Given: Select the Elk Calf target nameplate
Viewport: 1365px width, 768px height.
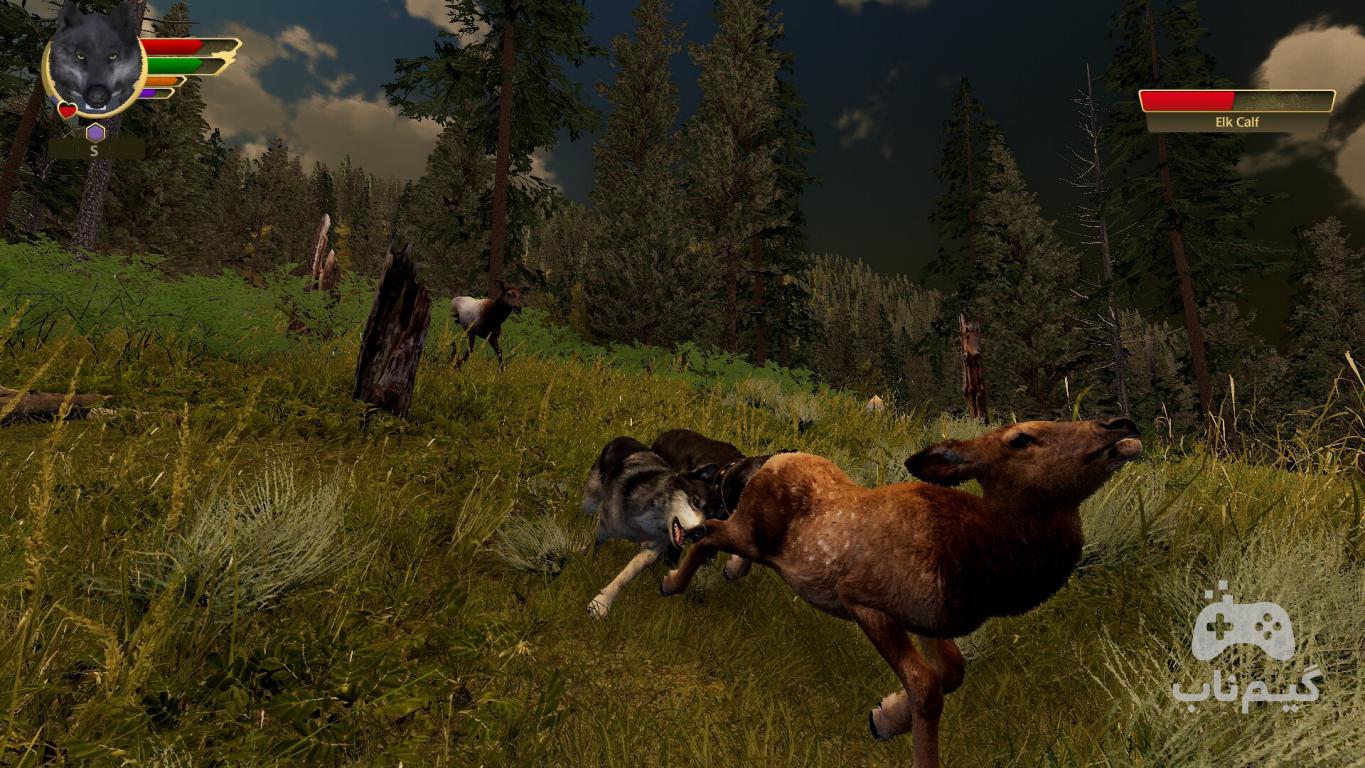Looking at the screenshot, I should [x=1237, y=122].
